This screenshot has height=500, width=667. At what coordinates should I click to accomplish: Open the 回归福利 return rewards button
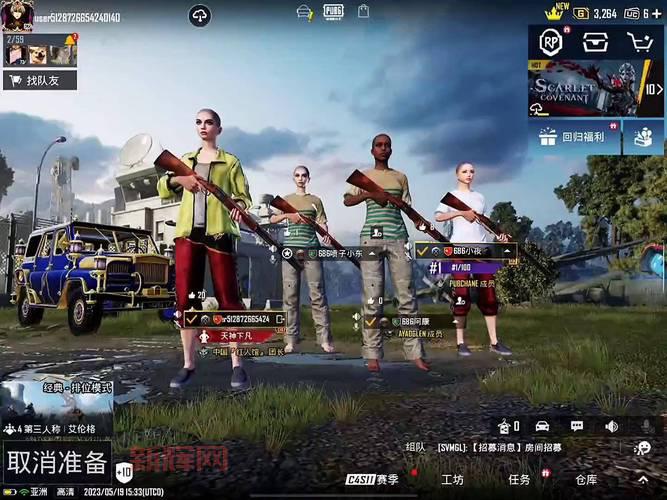point(575,137)
